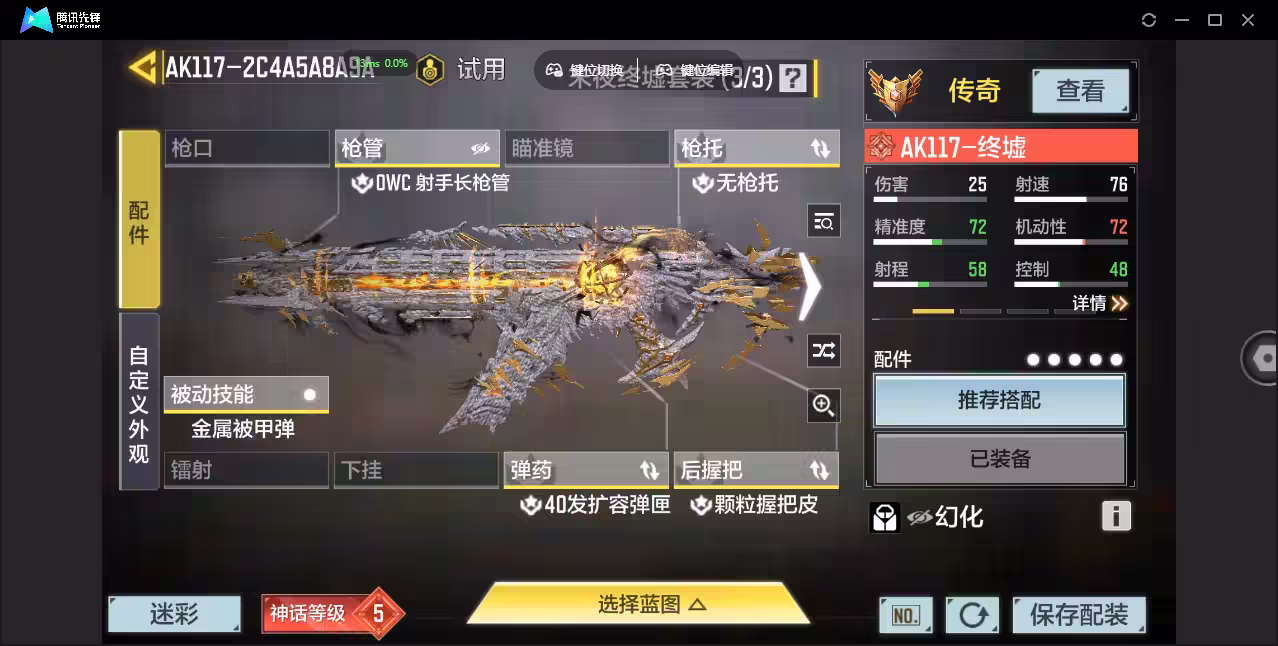Open the 迷彩 camo menu
This screenshot has width=1278, height=646.
pos(174,614)
